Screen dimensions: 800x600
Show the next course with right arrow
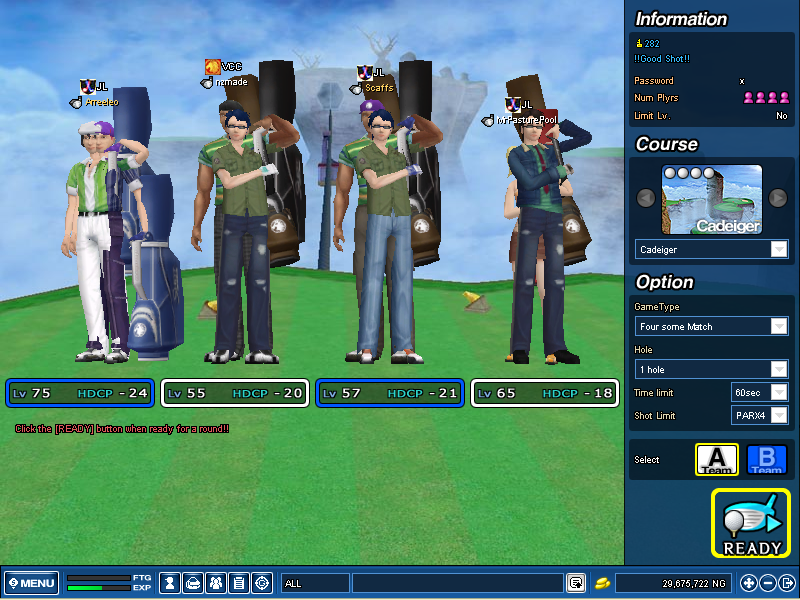(x=779, y=198)
